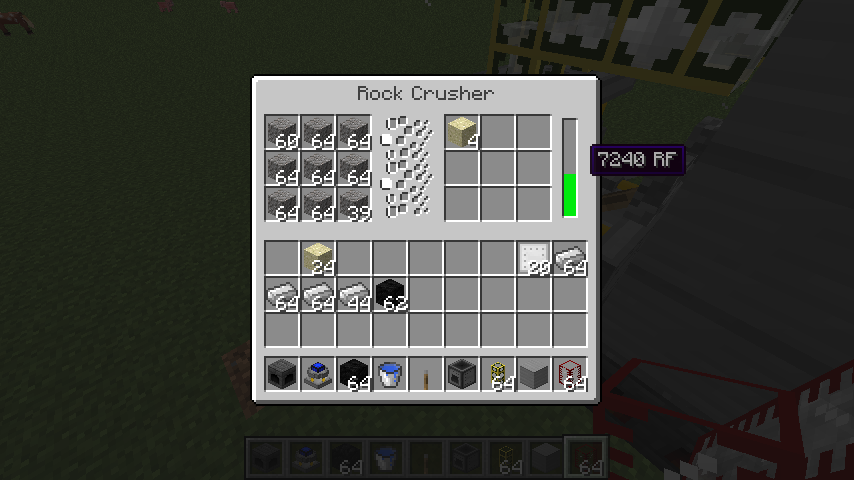Grab the sand stack of 24 in inventory
This screenshot has width=854, height=480.
click(x=319, y=258)
